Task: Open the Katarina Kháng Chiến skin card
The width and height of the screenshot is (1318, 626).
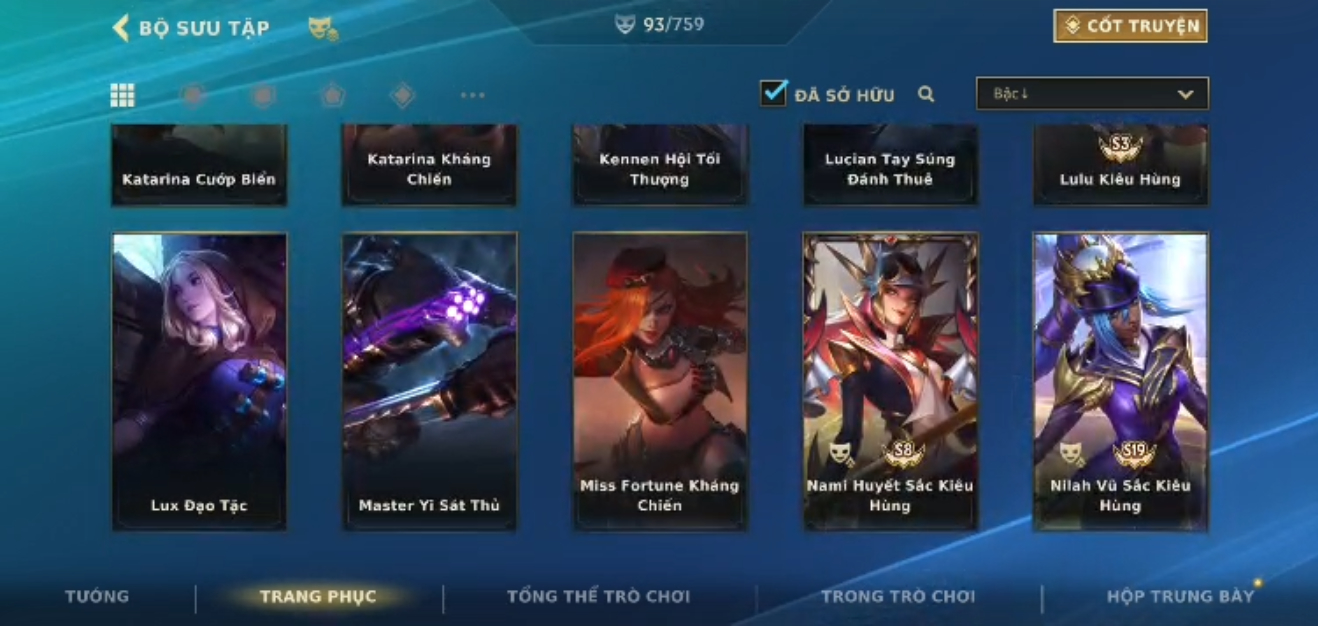Action: (429, 166)
